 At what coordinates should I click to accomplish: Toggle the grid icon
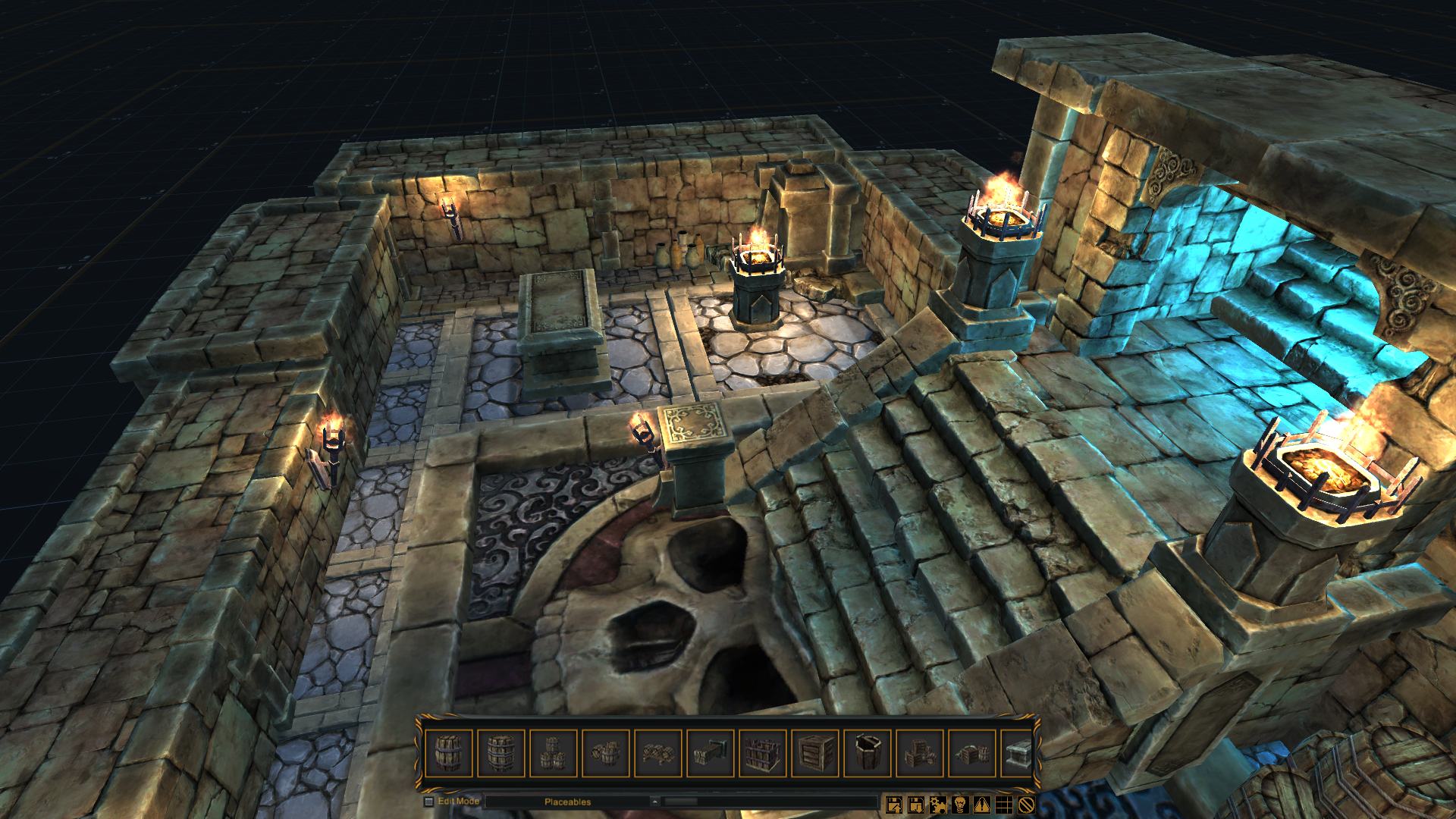click(x=1005, y=804)
